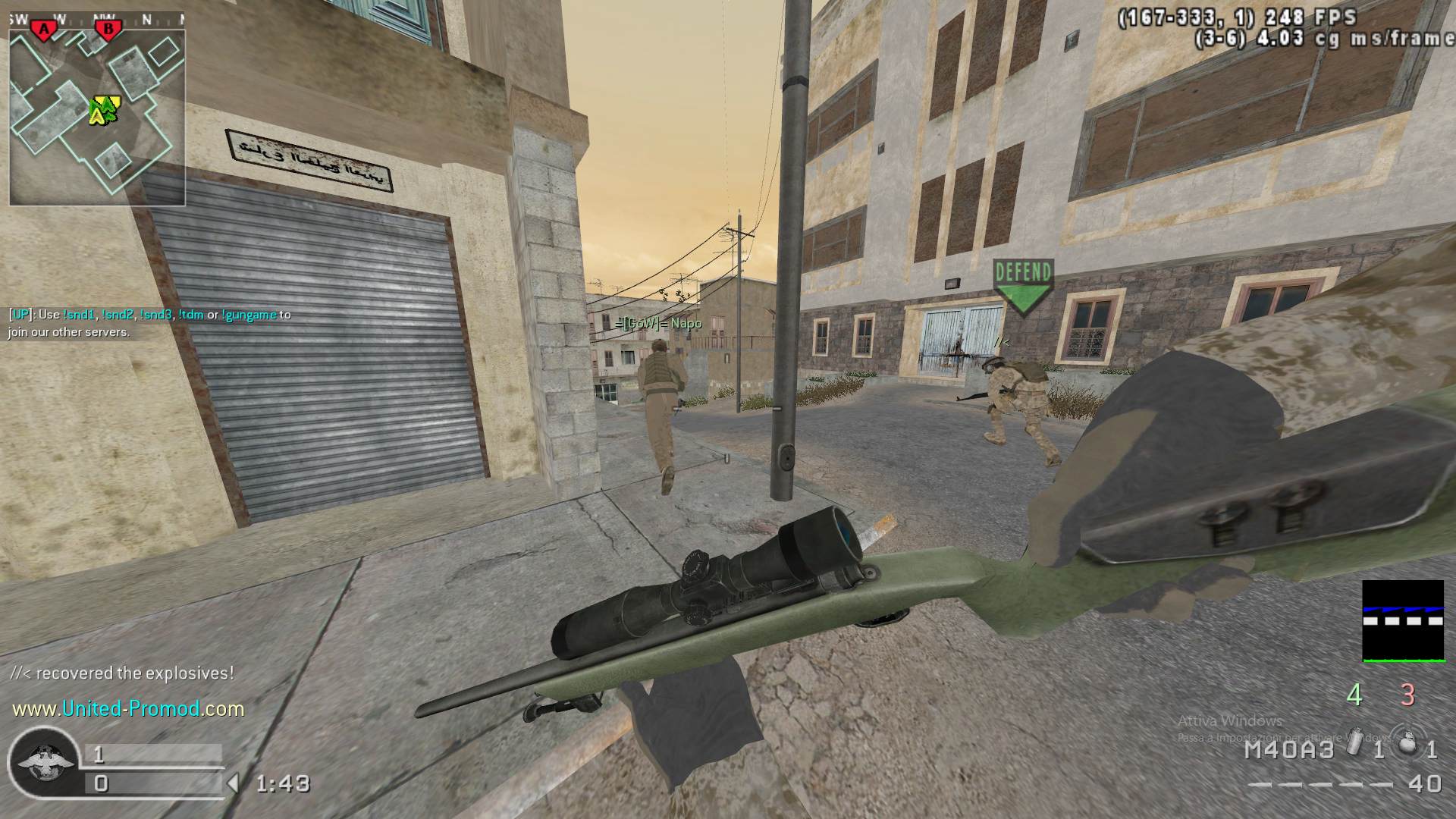Select the red B bomb site marker
The width and height of the screenshot is (1456, 819).
108,30
